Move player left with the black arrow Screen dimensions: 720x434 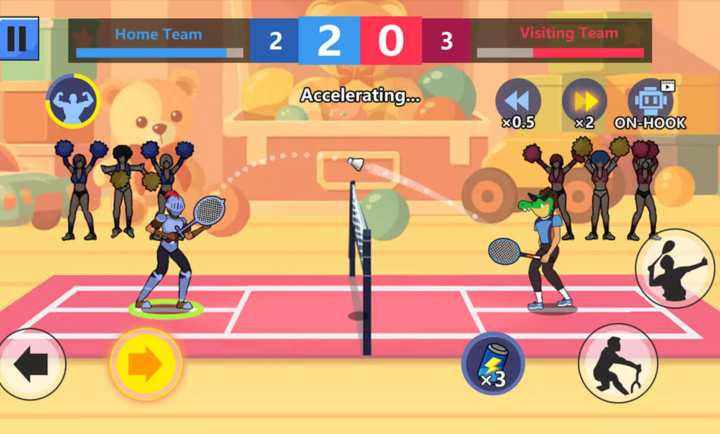coord(31,364)
